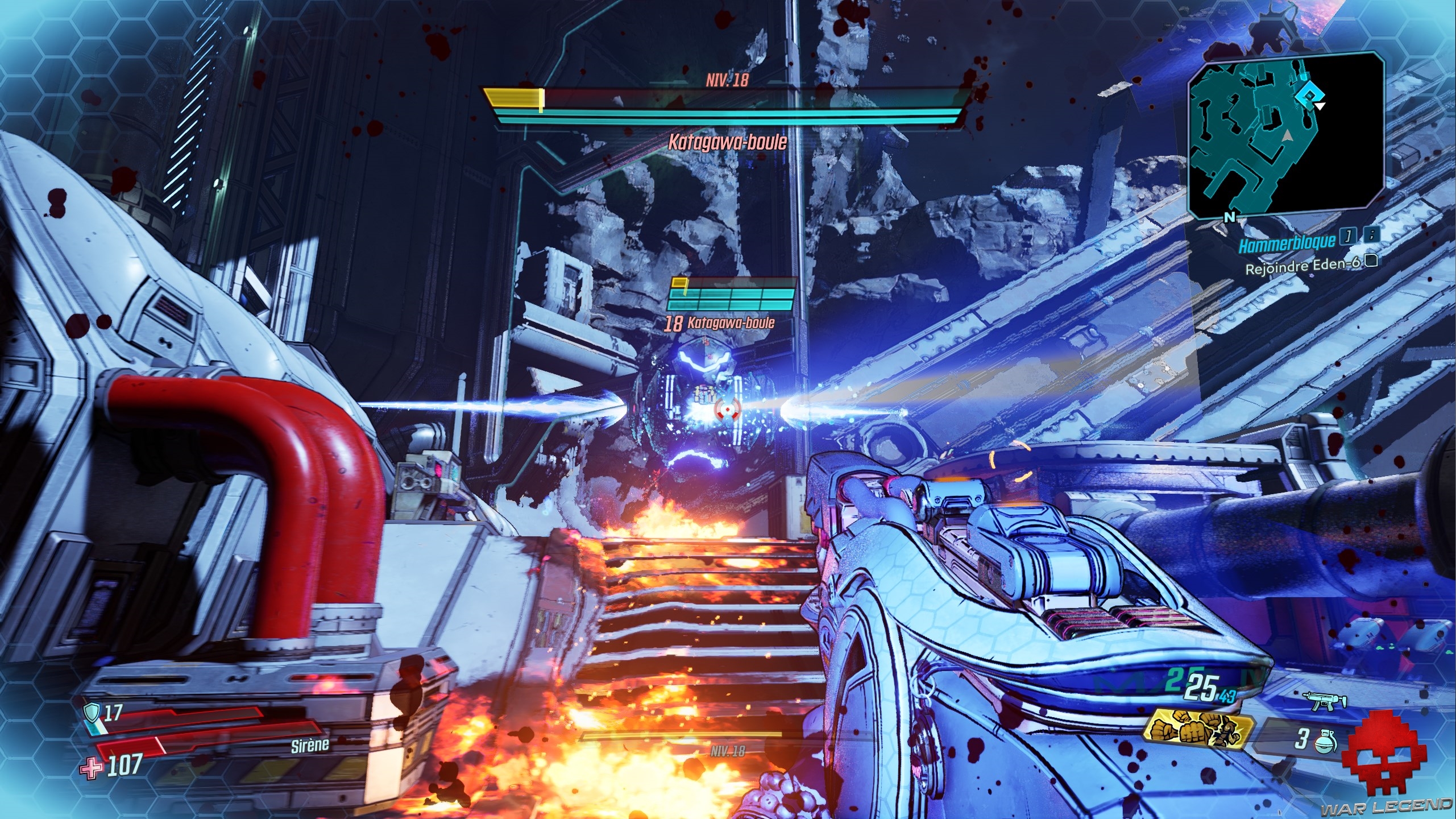Click the red health cross icon

(92, 768)
